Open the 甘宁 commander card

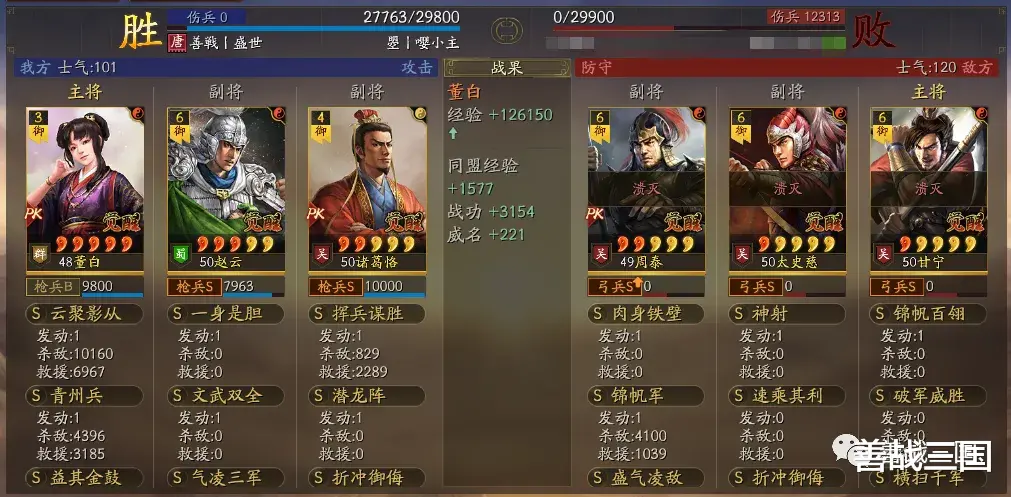[x=928, y=190]
